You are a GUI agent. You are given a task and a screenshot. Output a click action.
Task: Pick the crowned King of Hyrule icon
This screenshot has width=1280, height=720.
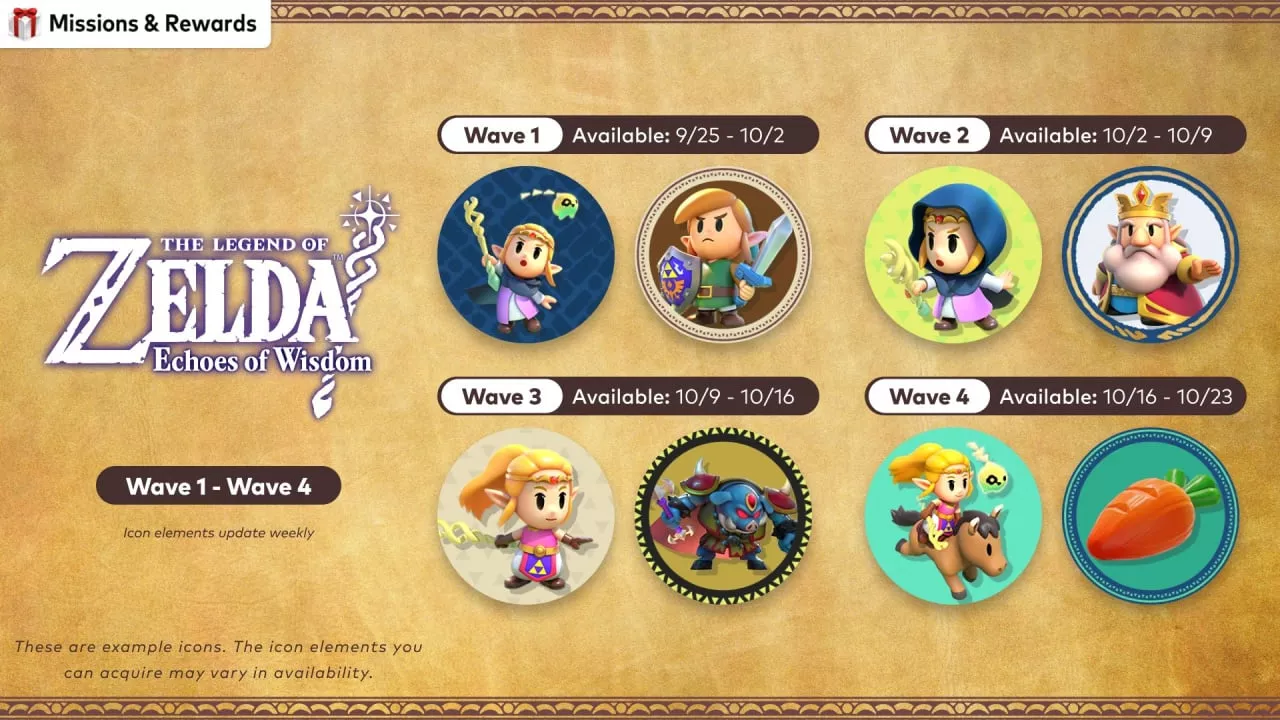click(x=1150, y=254)
